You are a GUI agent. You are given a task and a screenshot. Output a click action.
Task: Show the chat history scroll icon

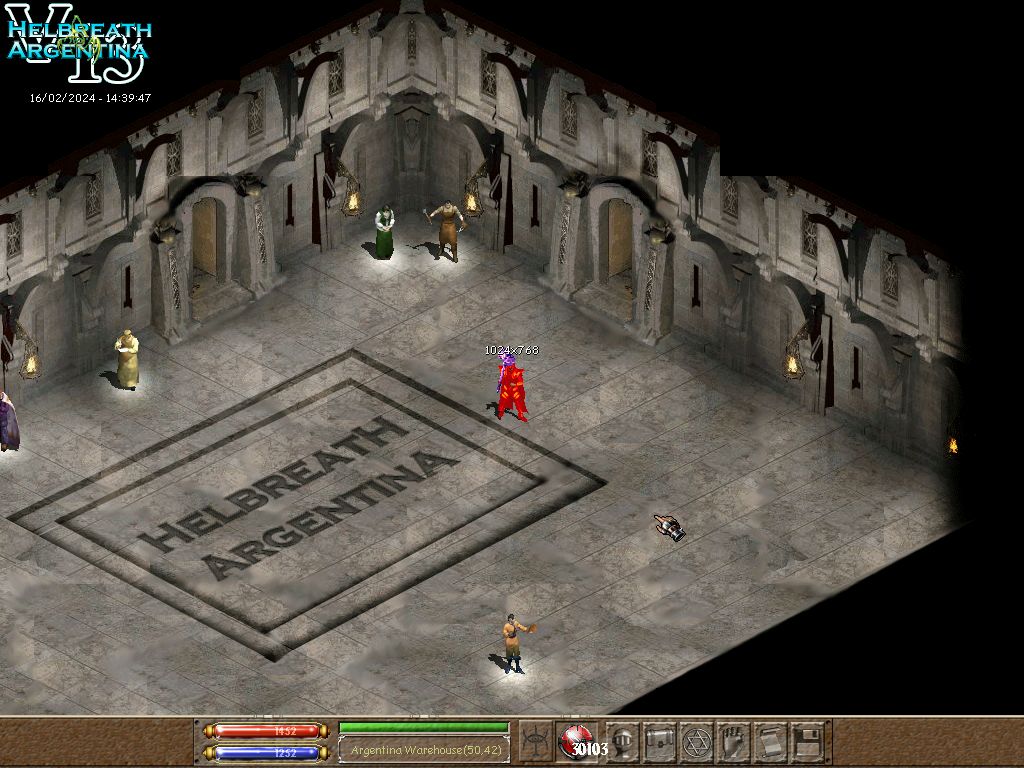771,742
